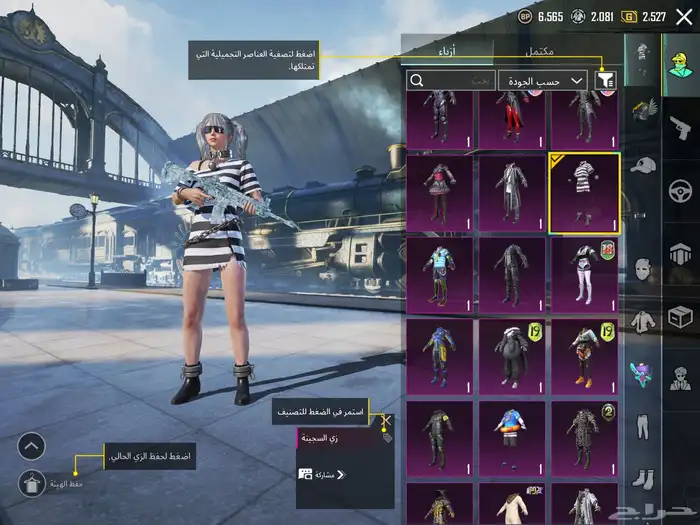This screenshot has height=525, width=700.
Task: Pick the white outfit with 18 badge
Action: click(583, 274)
